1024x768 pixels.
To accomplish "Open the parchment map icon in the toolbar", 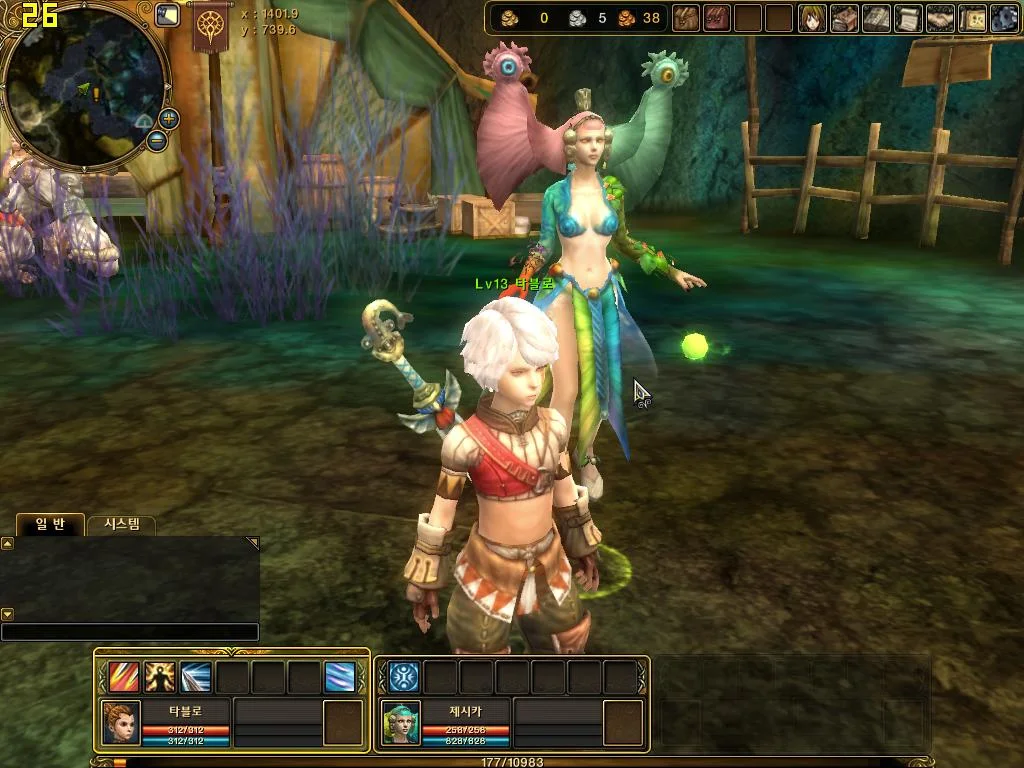I will point(972,18).
